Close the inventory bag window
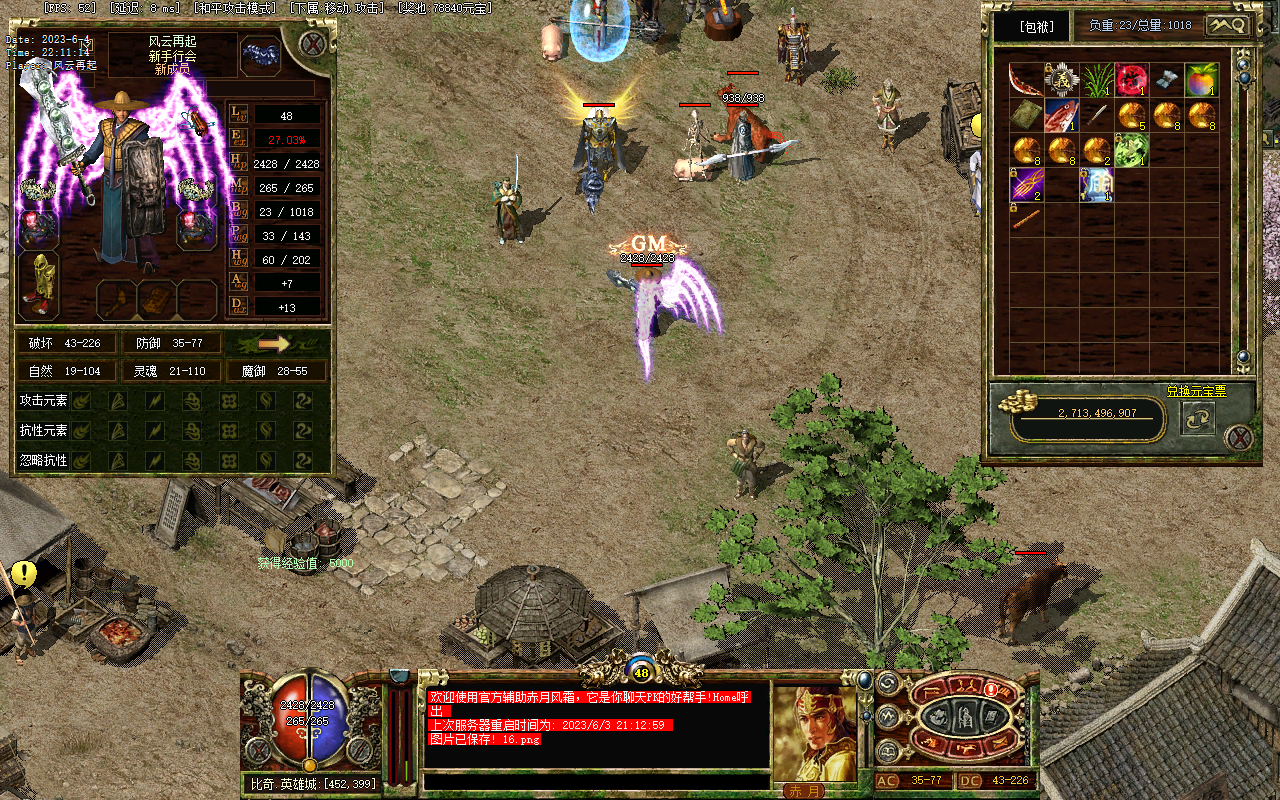The image size is (1280, 800). point(1239,437)
